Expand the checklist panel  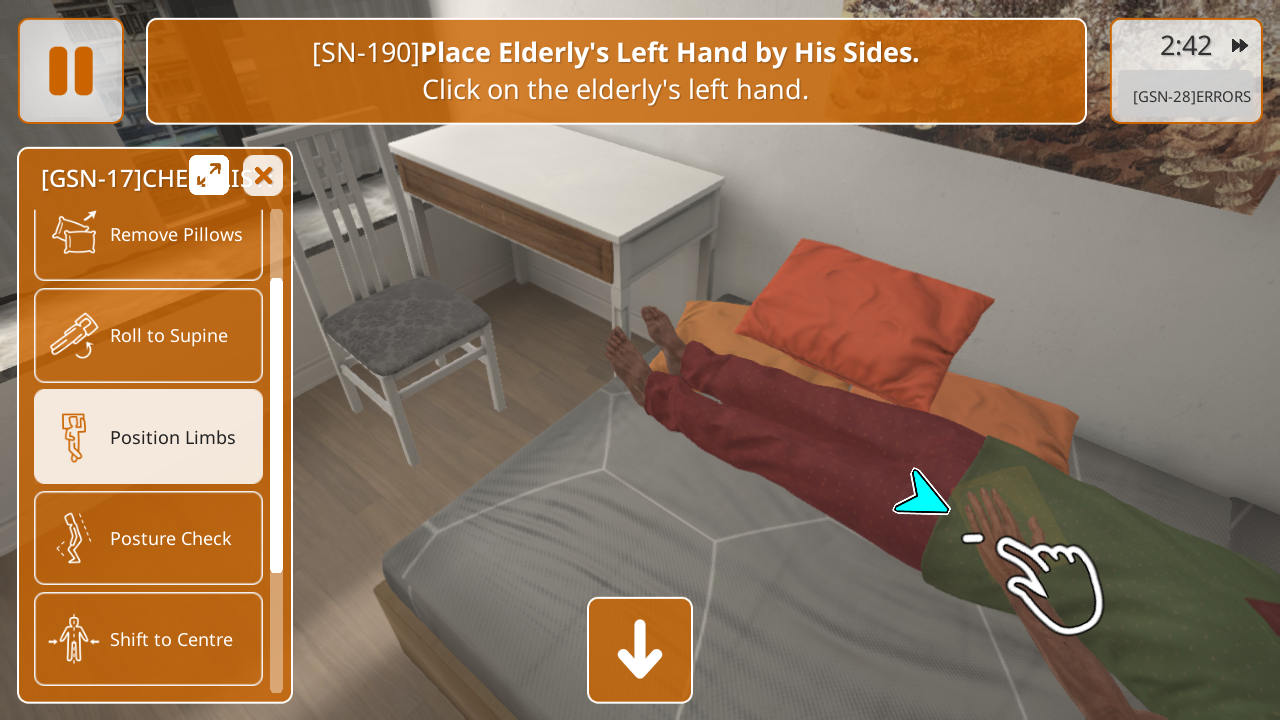[209, 176]
